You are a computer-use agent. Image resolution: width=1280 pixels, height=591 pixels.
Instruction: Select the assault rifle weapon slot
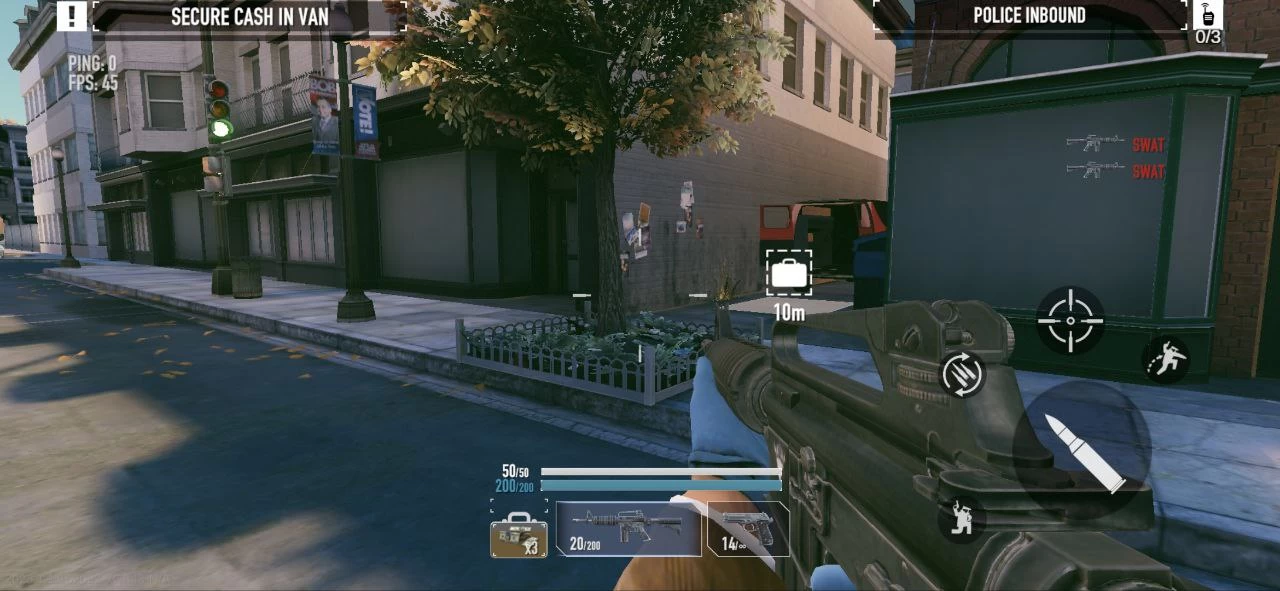[629, 528]
